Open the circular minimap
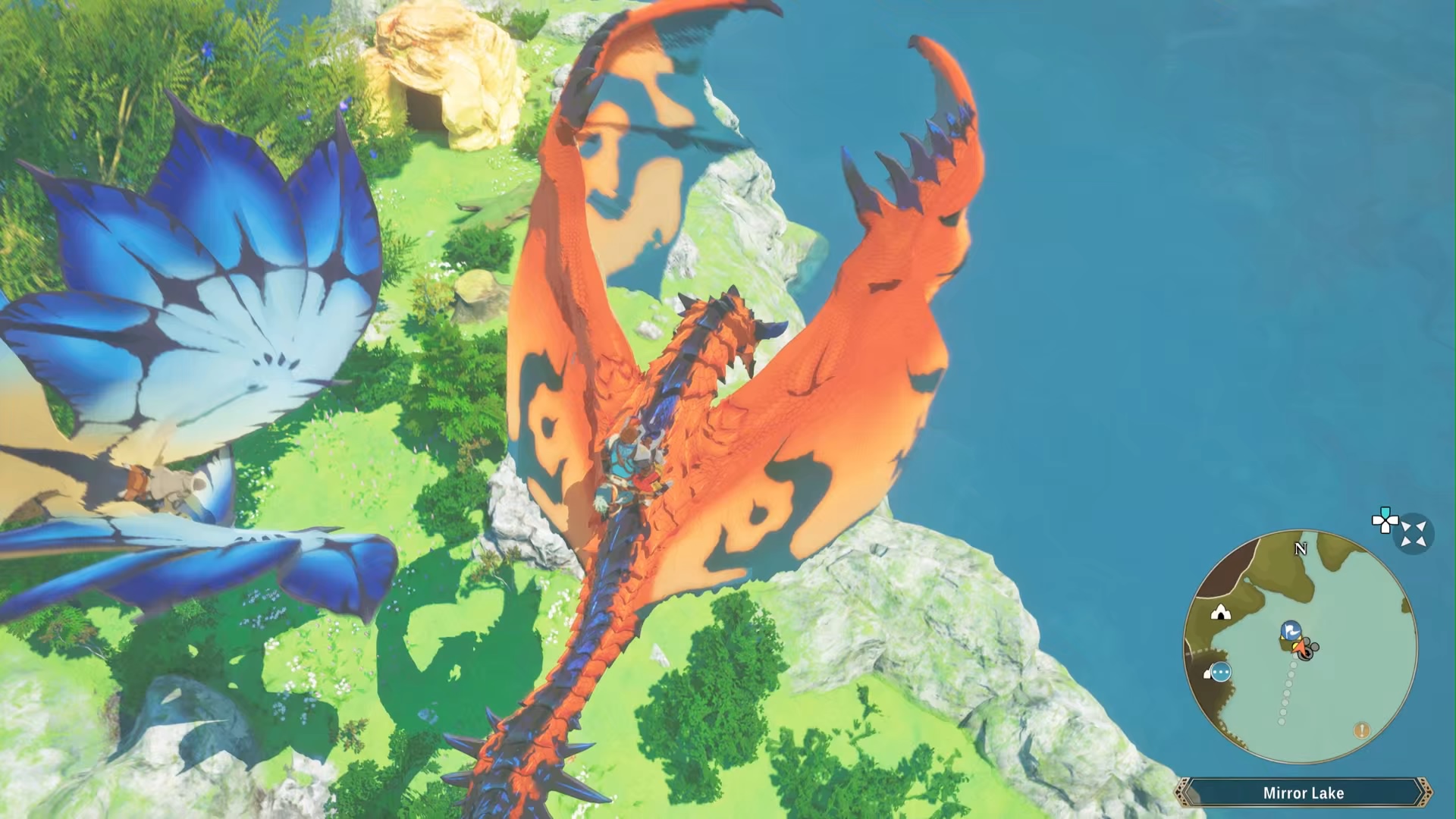 pos(1300,647)
